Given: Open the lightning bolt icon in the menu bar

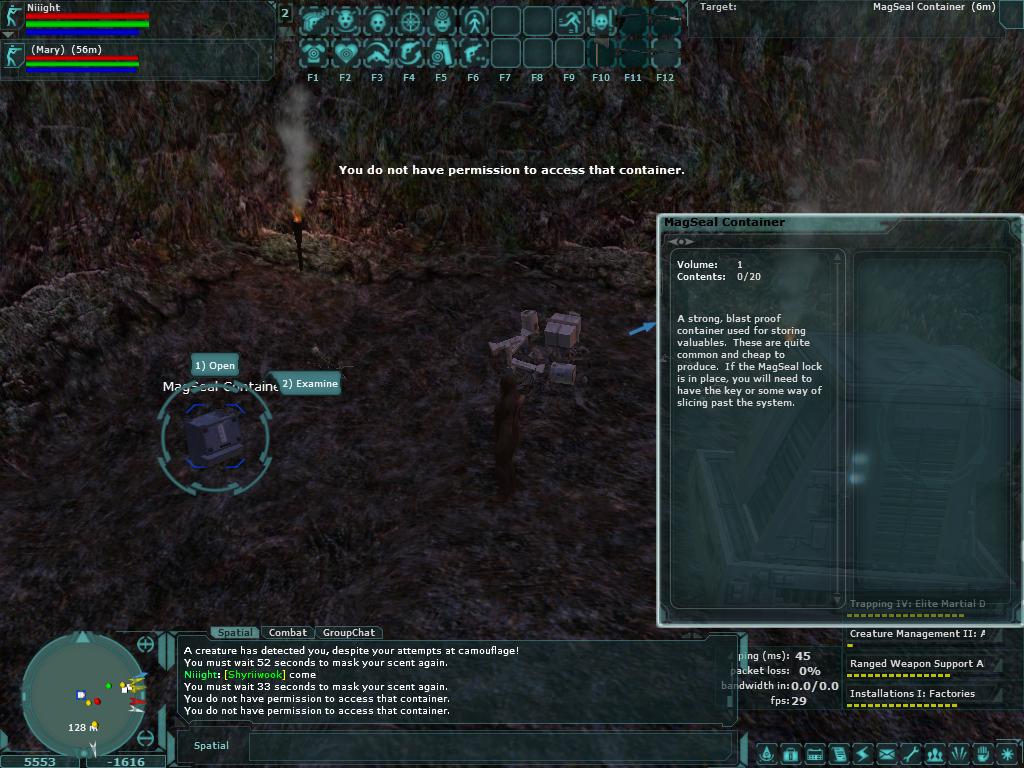Looking at the screenshot, I should pyautogui.click(x=862, y=754).
